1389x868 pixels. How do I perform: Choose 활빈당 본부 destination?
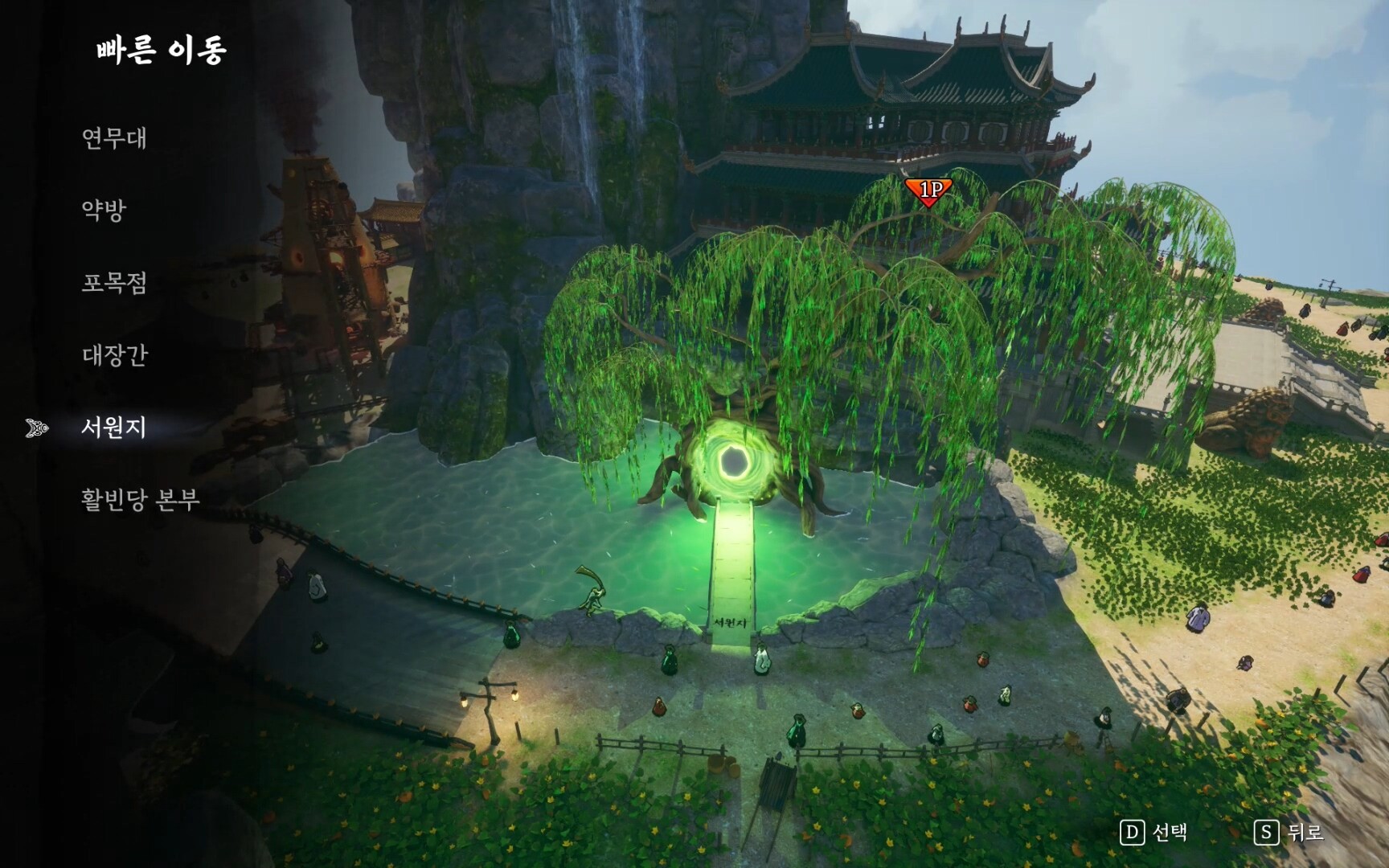point(140,500)
